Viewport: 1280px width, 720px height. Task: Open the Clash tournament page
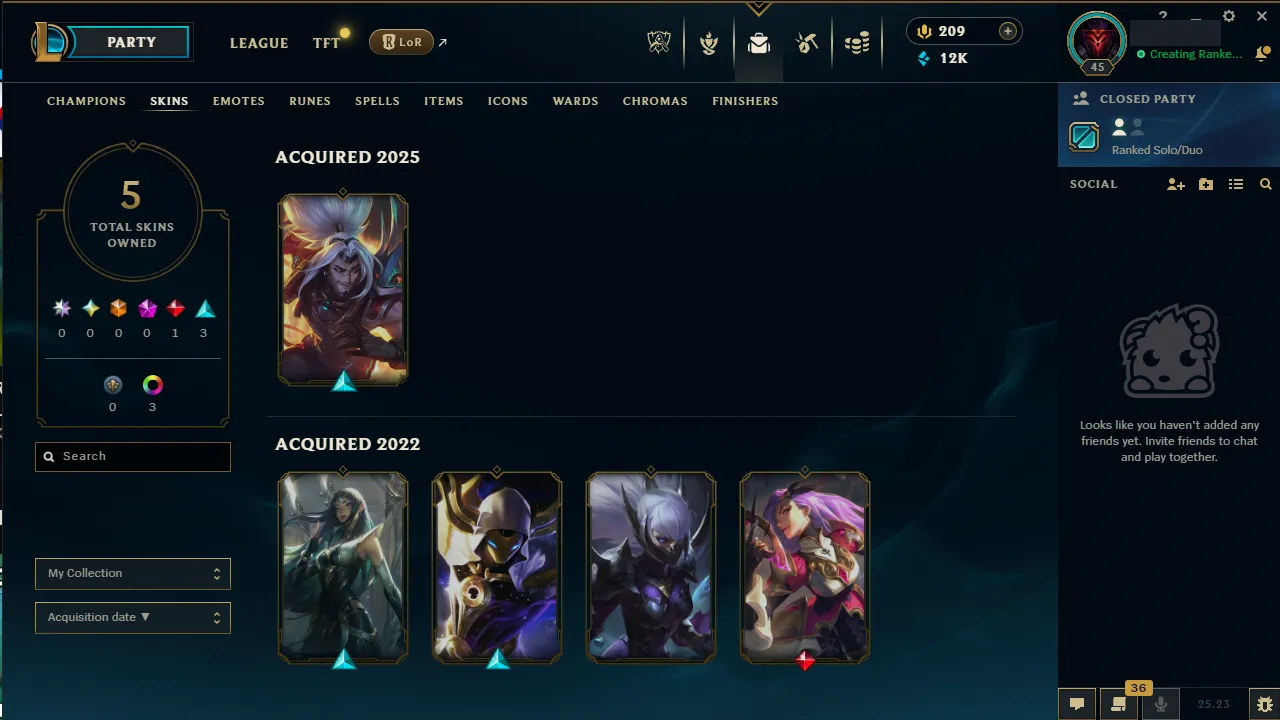click(708, 43)
